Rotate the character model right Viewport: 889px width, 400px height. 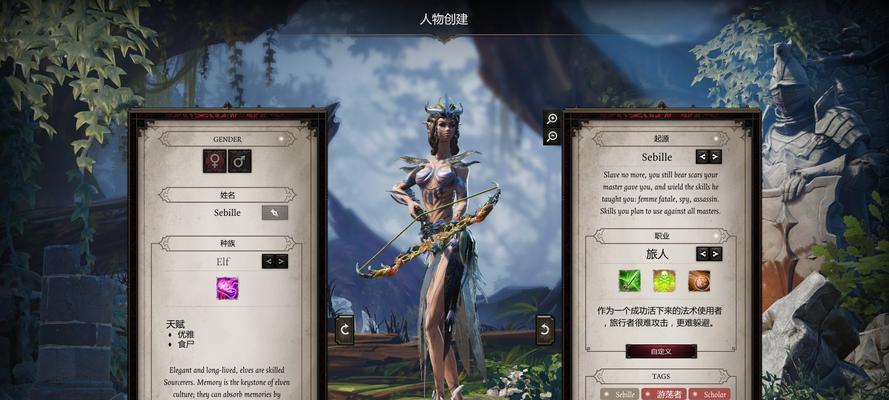tap(545, 328)
